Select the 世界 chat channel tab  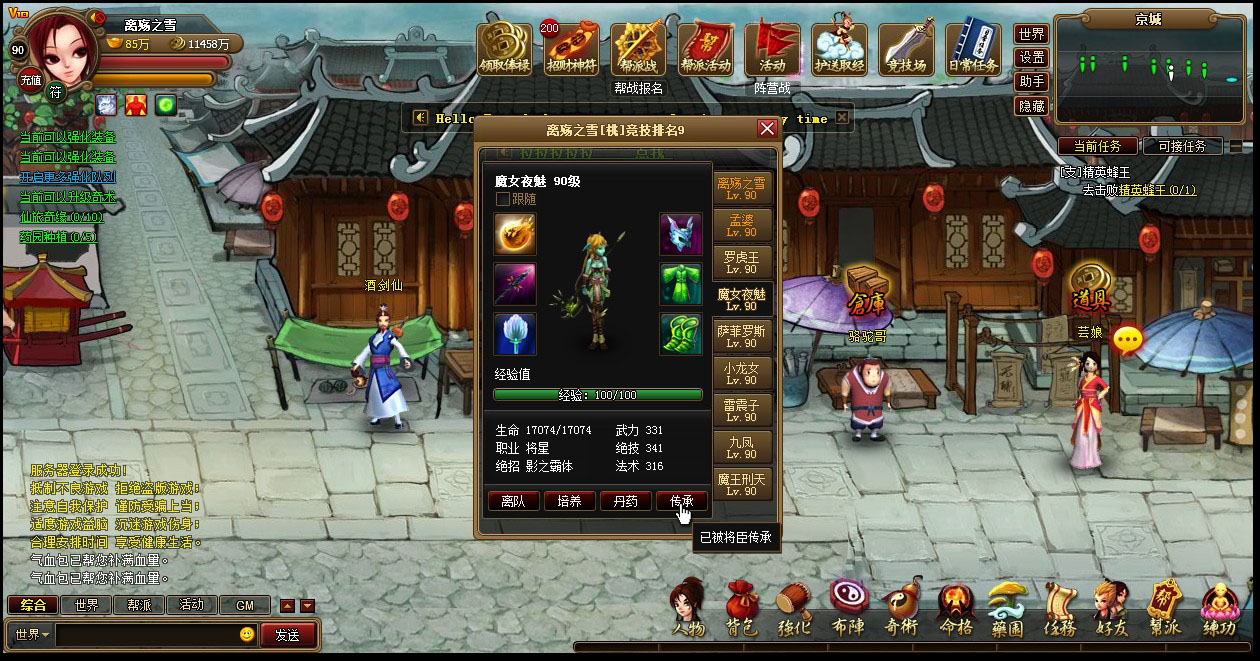pyautogui.click(x=86, y=605)
